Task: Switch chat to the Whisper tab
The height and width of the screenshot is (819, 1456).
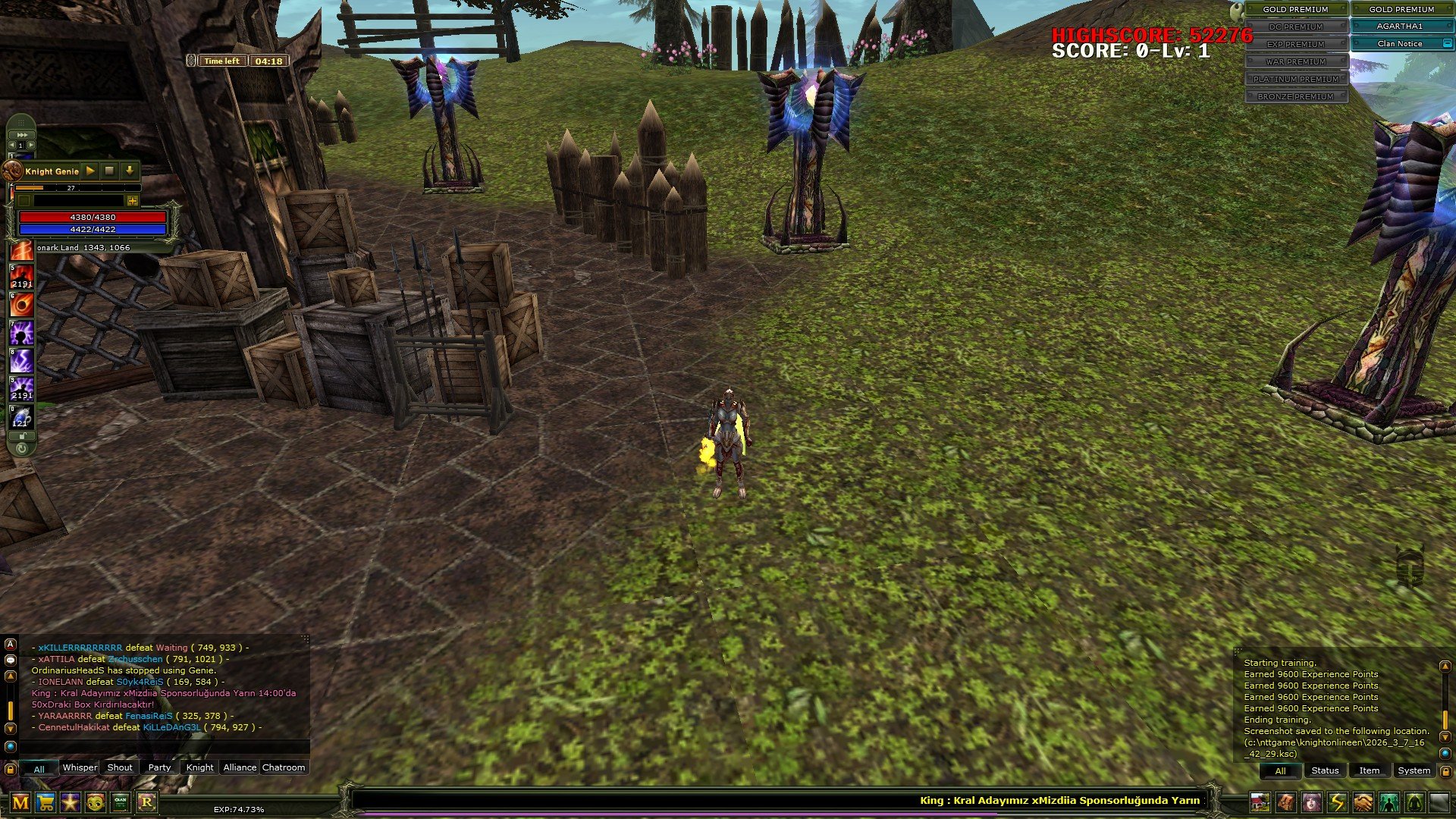Action: pos(80,767)
